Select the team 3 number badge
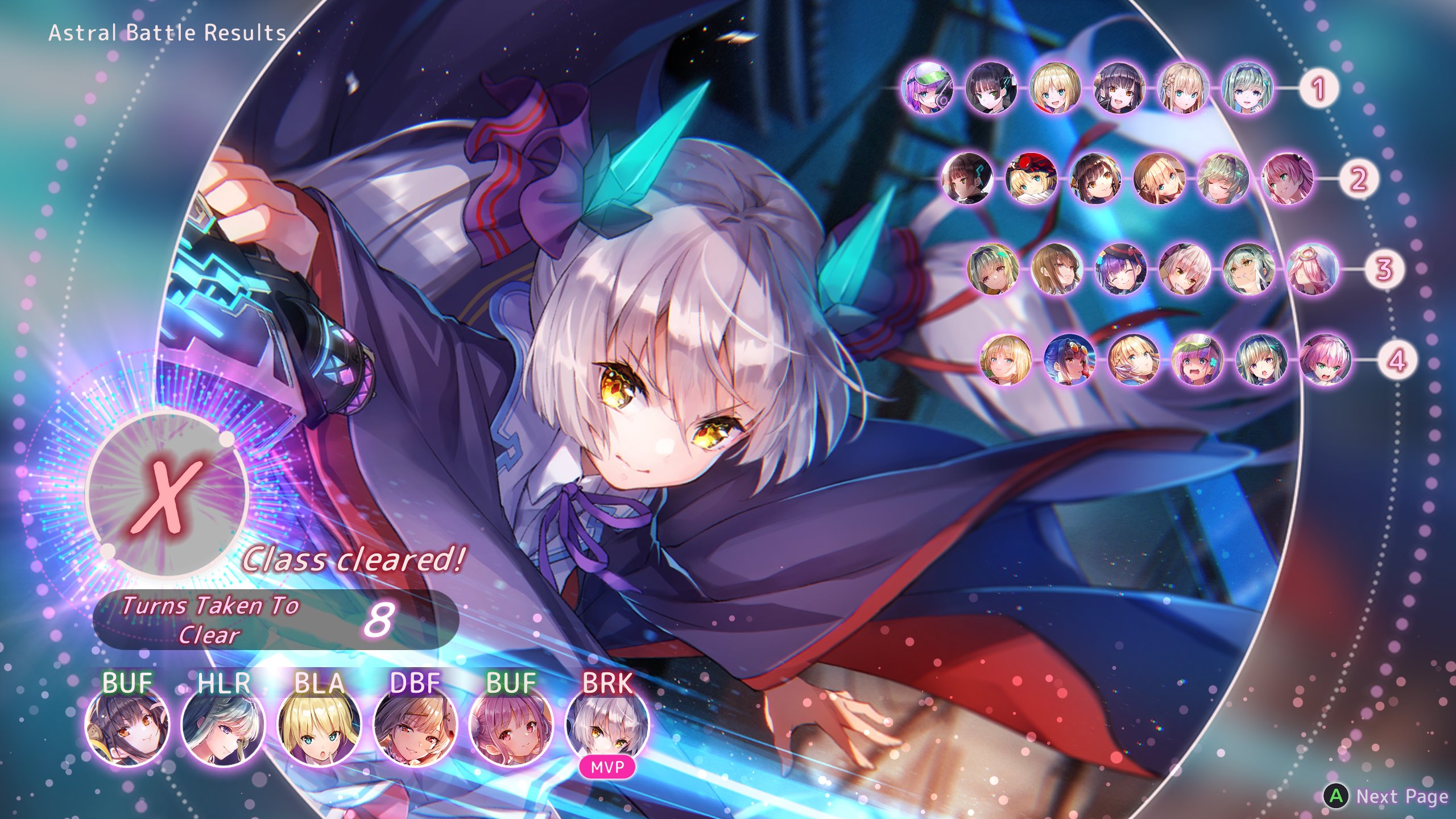 (x=1384, y=269)
